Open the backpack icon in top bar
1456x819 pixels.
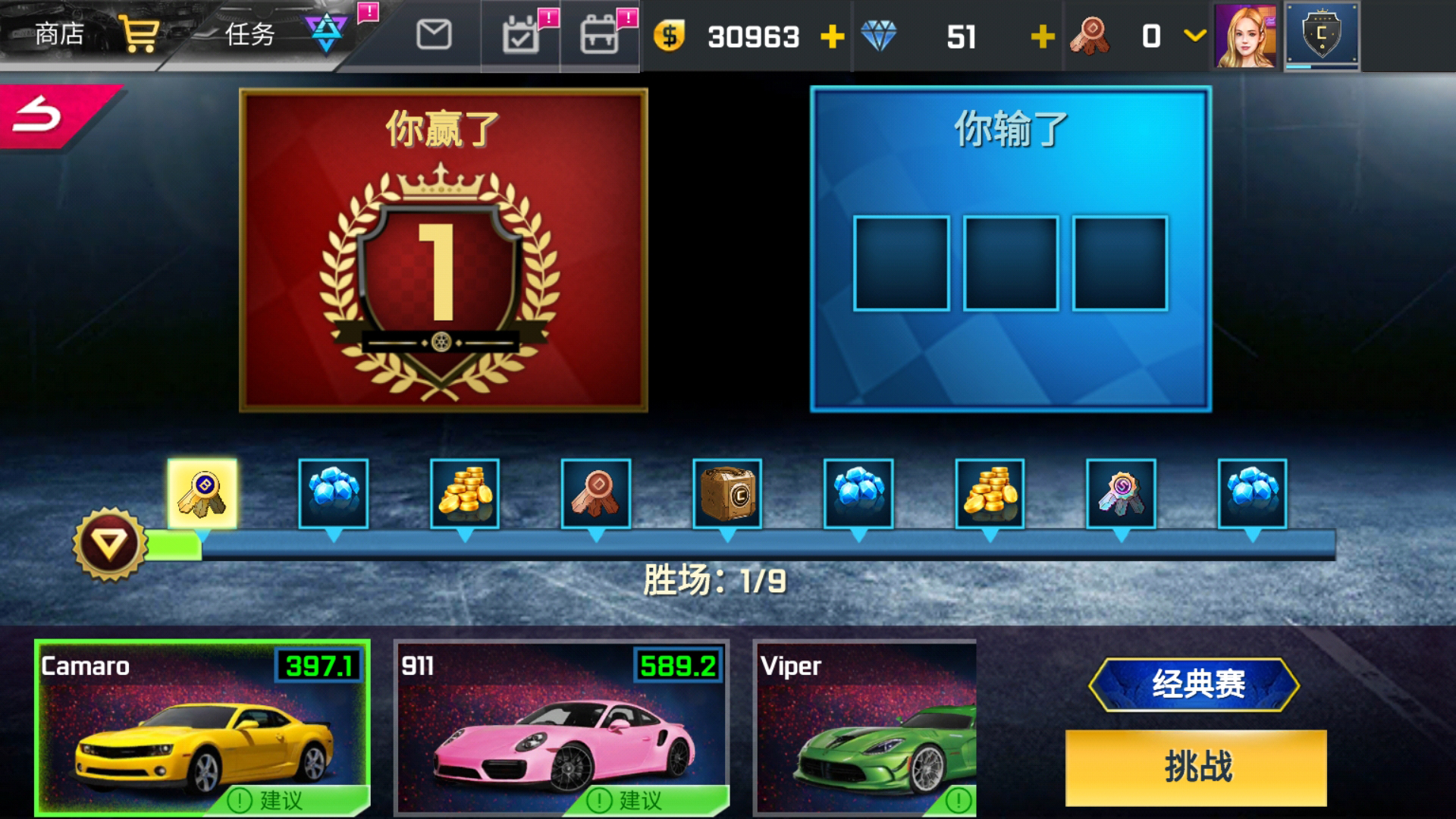(599, 36)
